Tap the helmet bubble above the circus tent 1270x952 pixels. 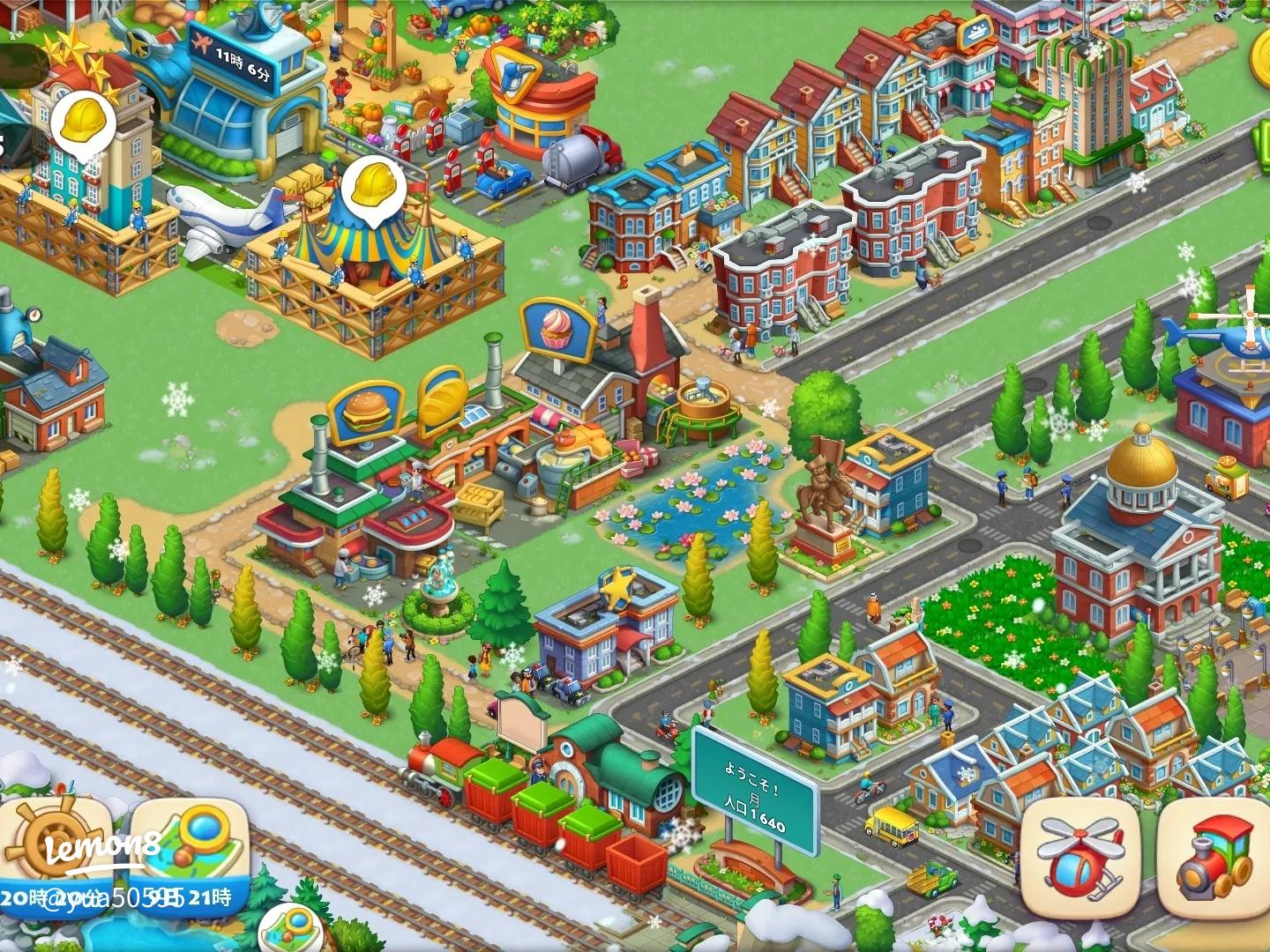[374, 188]
